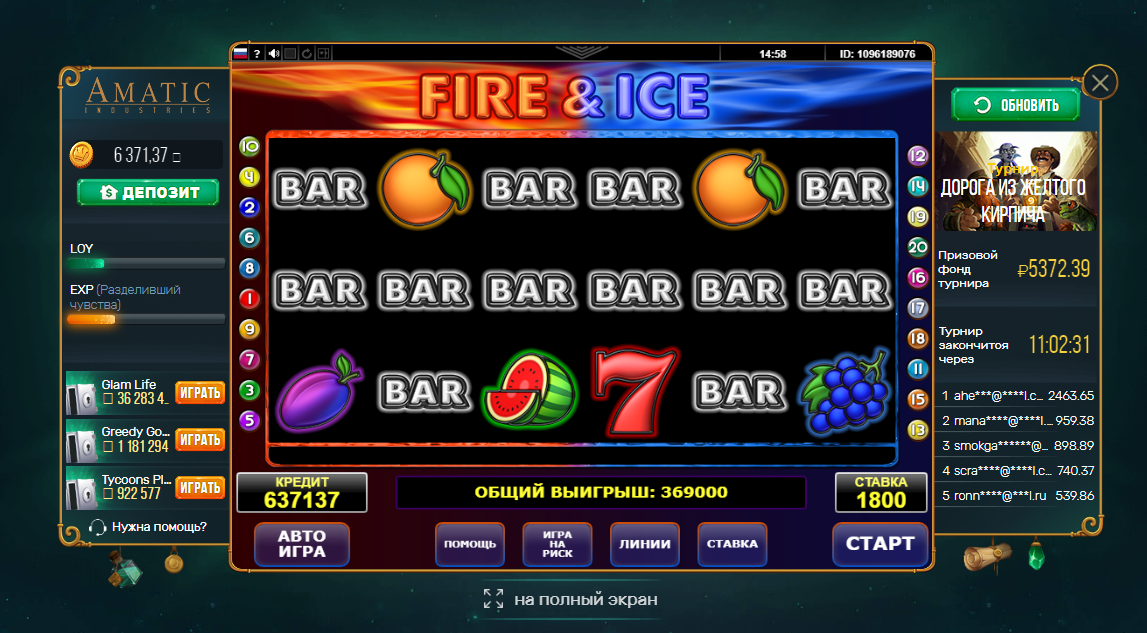Open the ПОМОЩЬ help screen

(470, 544)
